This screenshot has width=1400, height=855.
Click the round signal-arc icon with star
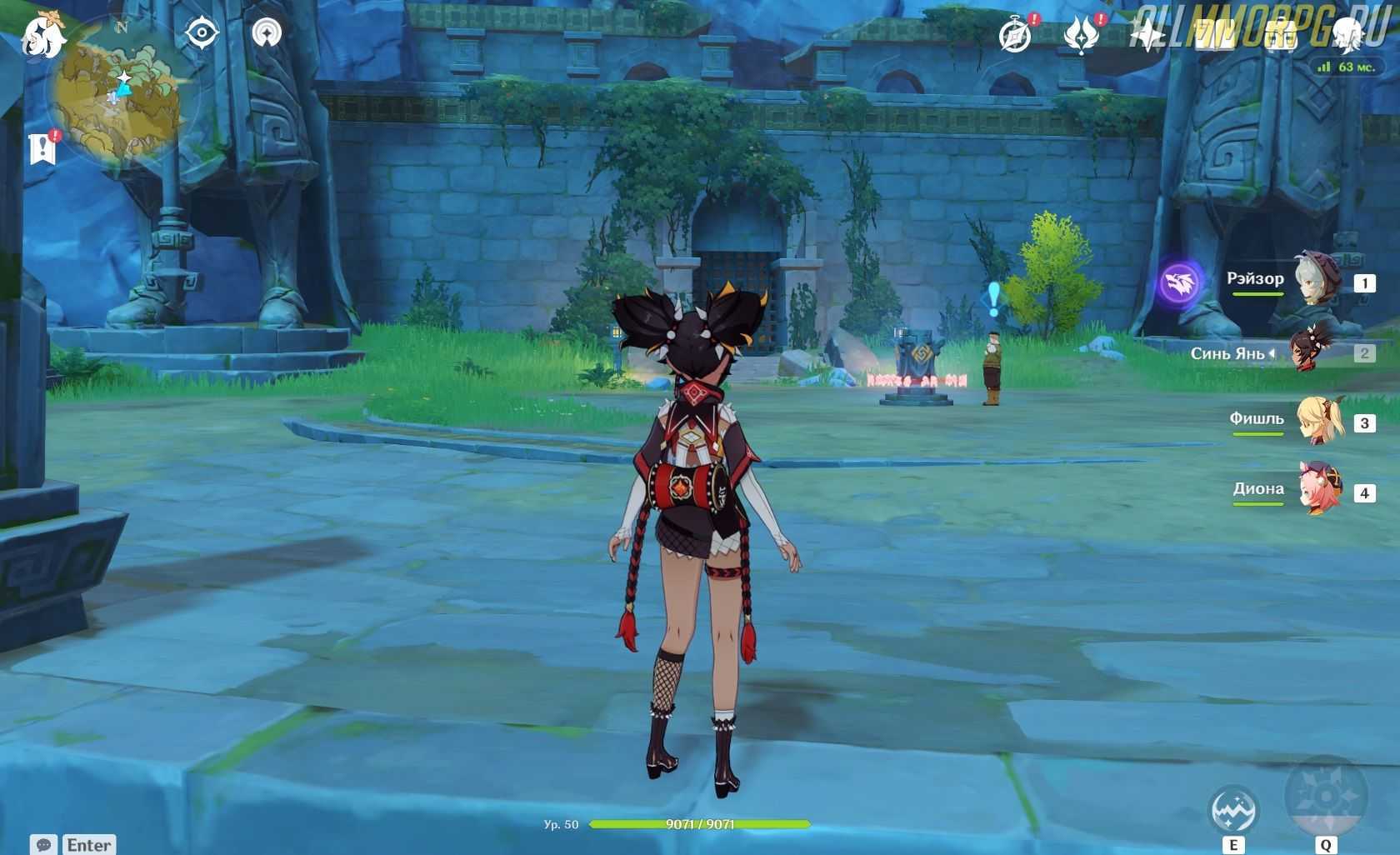point(267,34)
